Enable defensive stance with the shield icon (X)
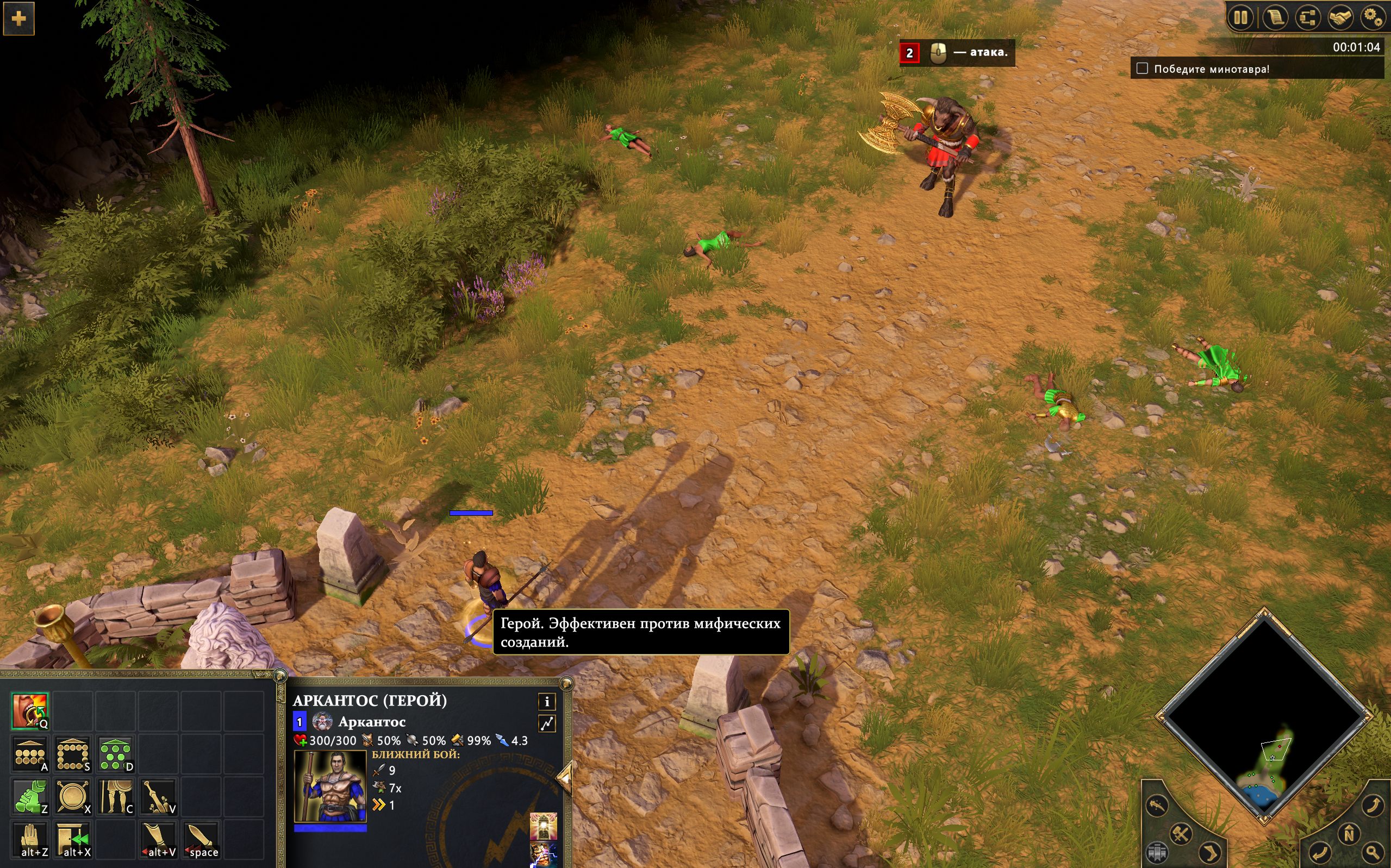The width and height of the screenshot is (1391, 868). (x=72, y=796)
